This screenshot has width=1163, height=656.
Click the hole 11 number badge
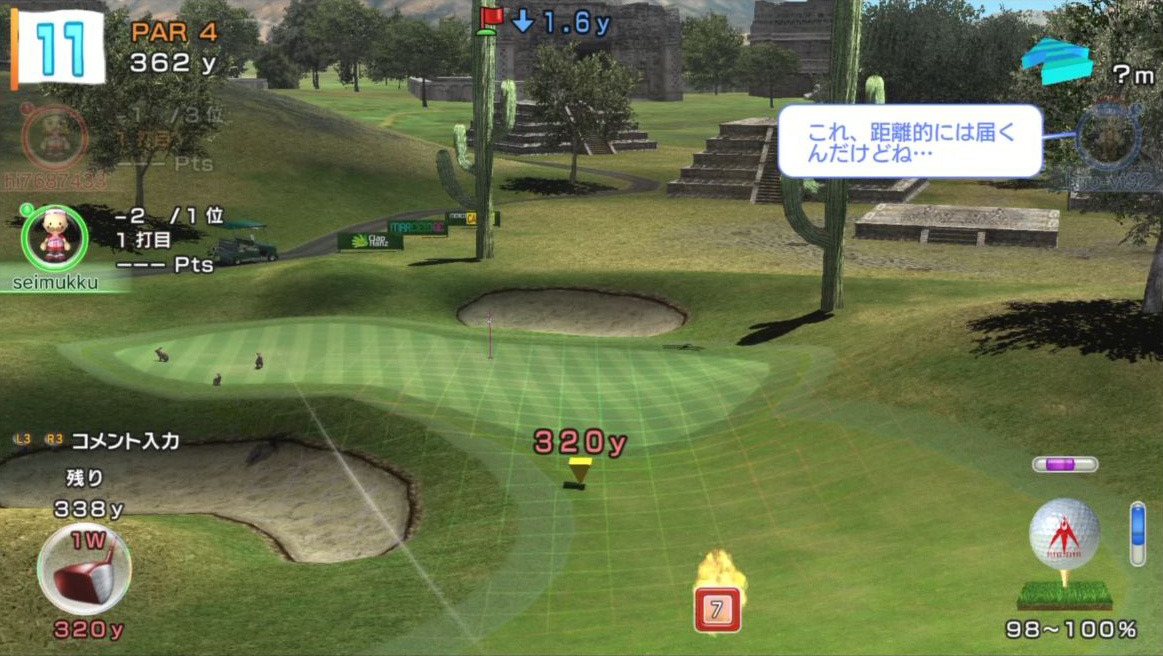pyautogui.click(x=58, y=46)
